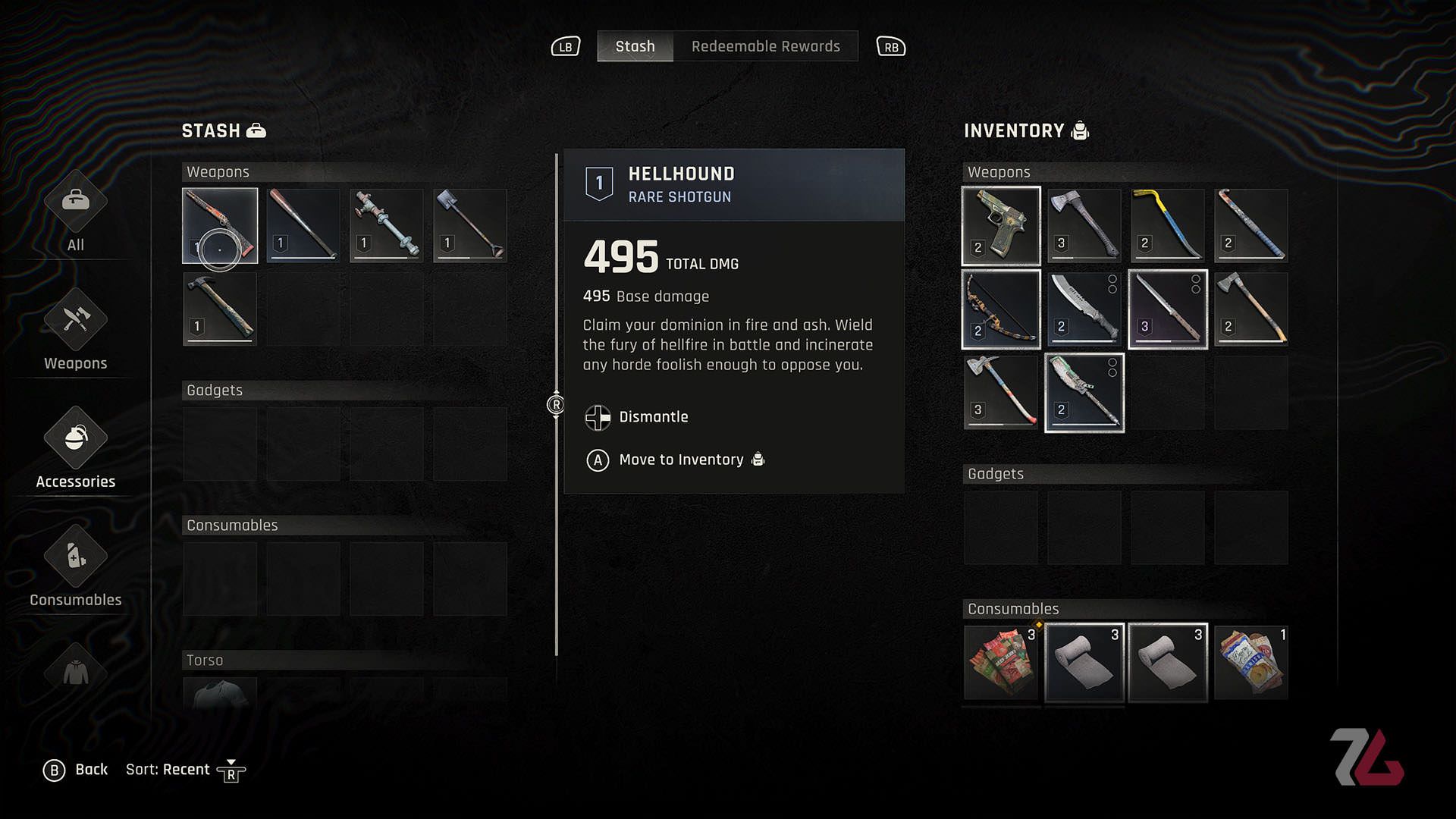
Task: Select the snack food consumable with count 1
Action: 1251,661
